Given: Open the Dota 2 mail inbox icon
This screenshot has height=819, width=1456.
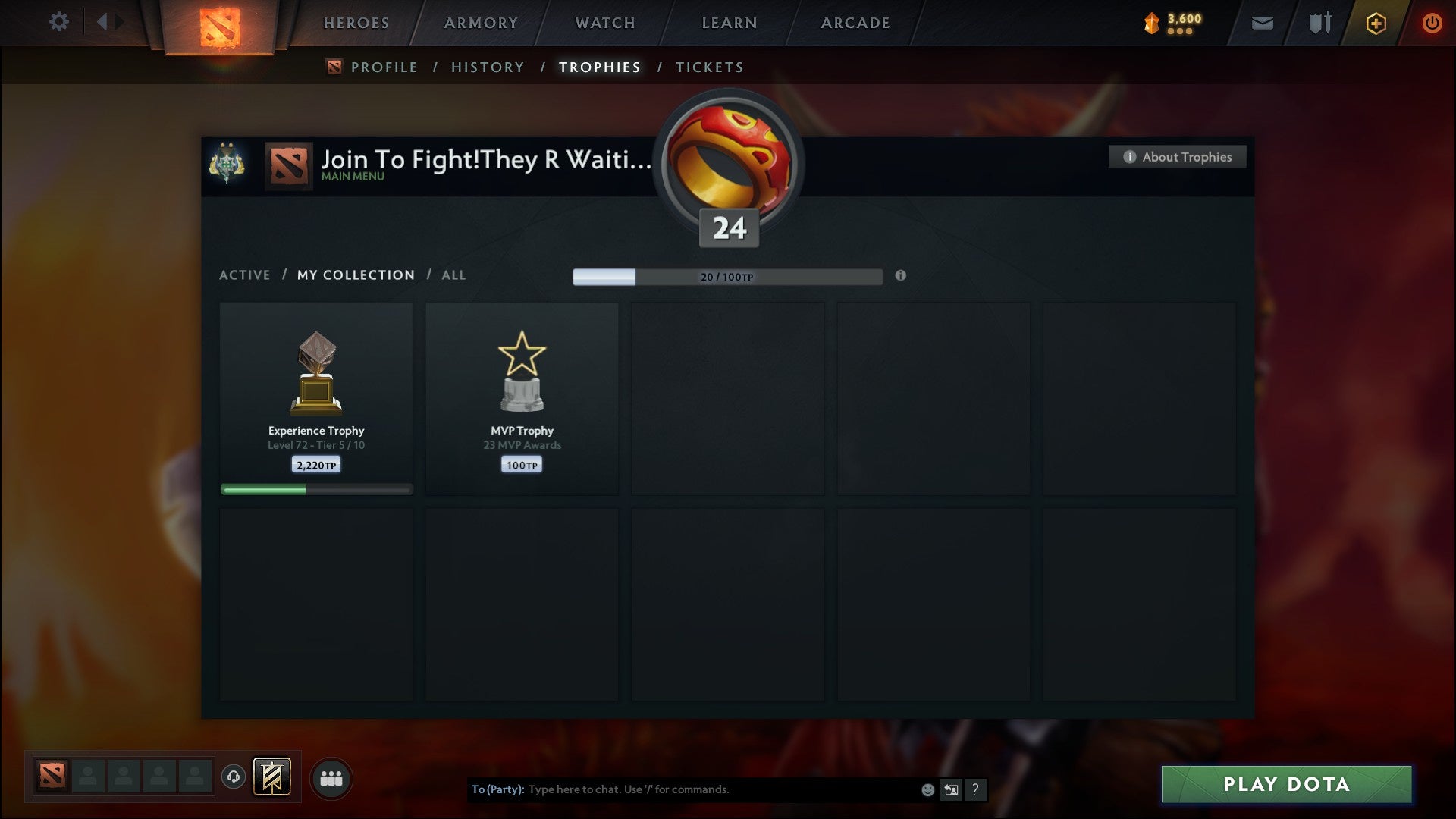Looking at the screenshot, I should click(x=1261, y=23).
